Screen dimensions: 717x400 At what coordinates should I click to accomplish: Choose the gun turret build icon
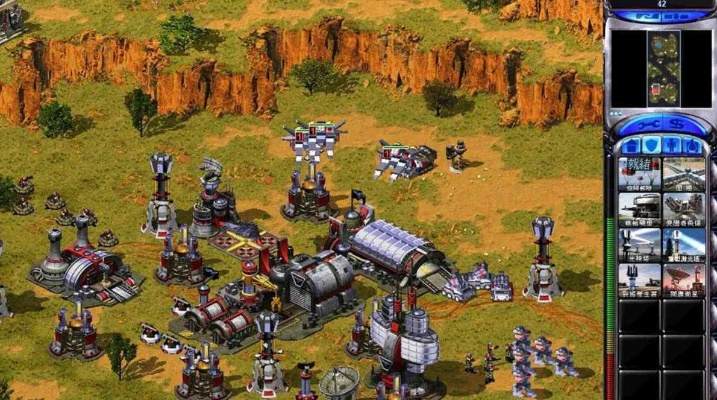683,208
